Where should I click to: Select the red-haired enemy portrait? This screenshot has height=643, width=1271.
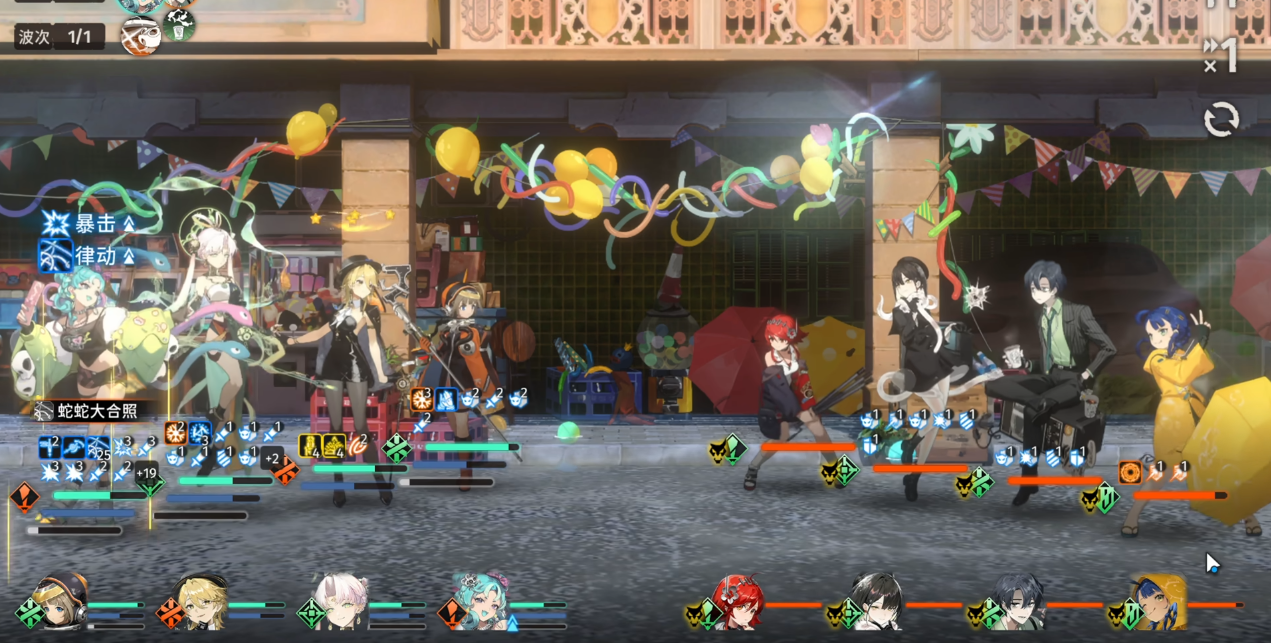click(740, 602)
